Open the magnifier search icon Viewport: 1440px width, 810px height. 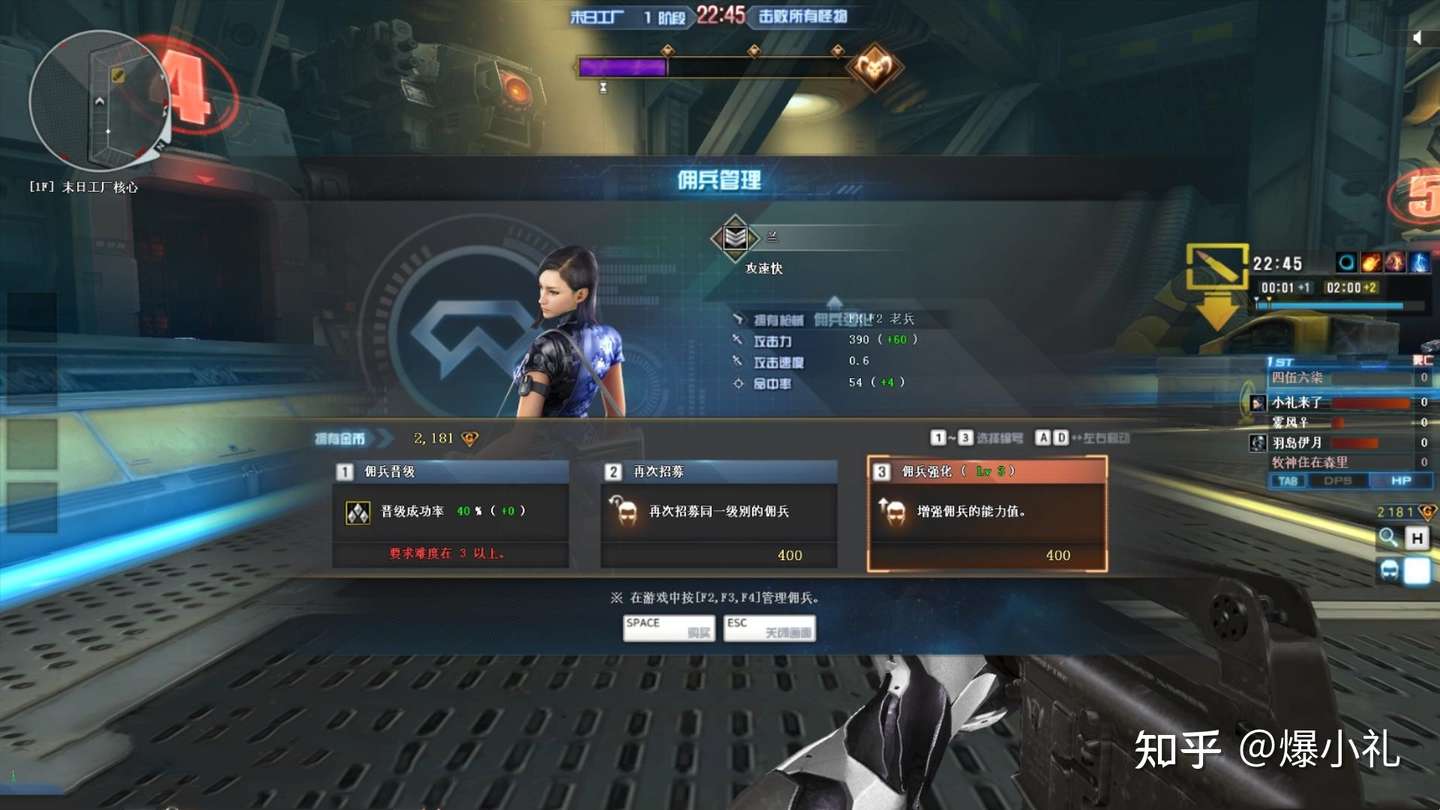(1387, 537)
